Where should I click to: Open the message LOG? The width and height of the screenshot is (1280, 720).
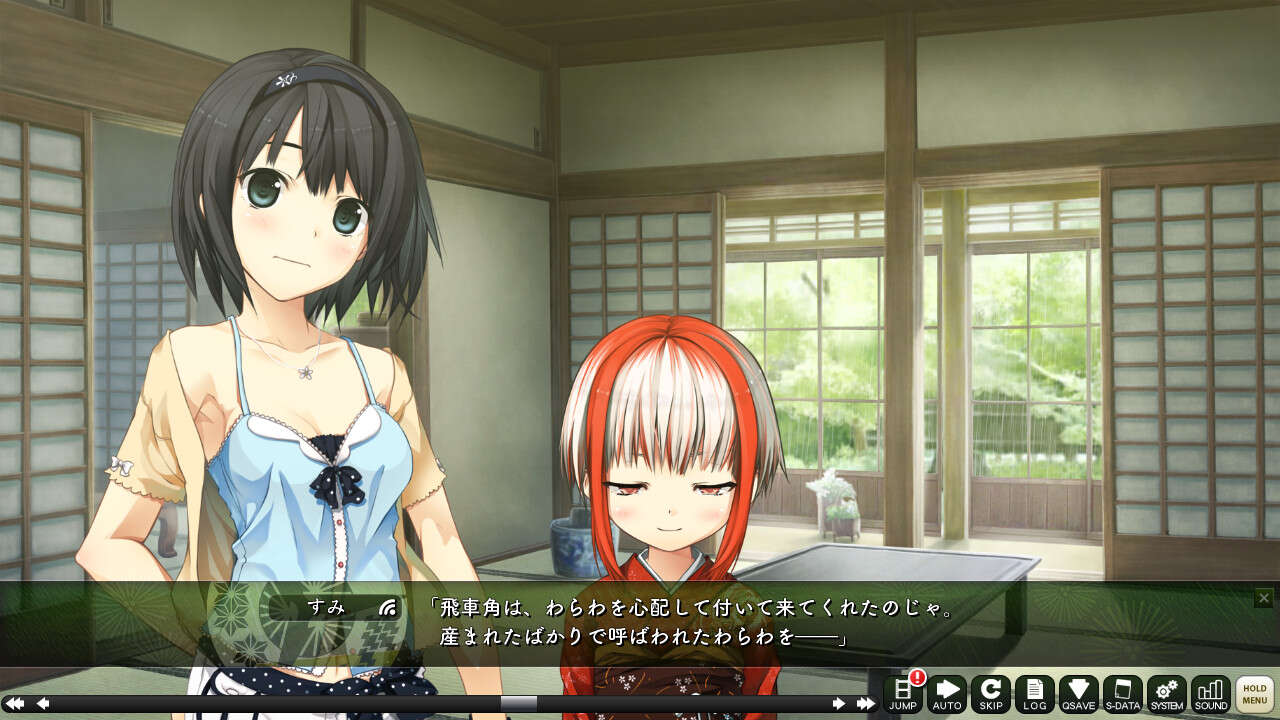coord(1035,694)
